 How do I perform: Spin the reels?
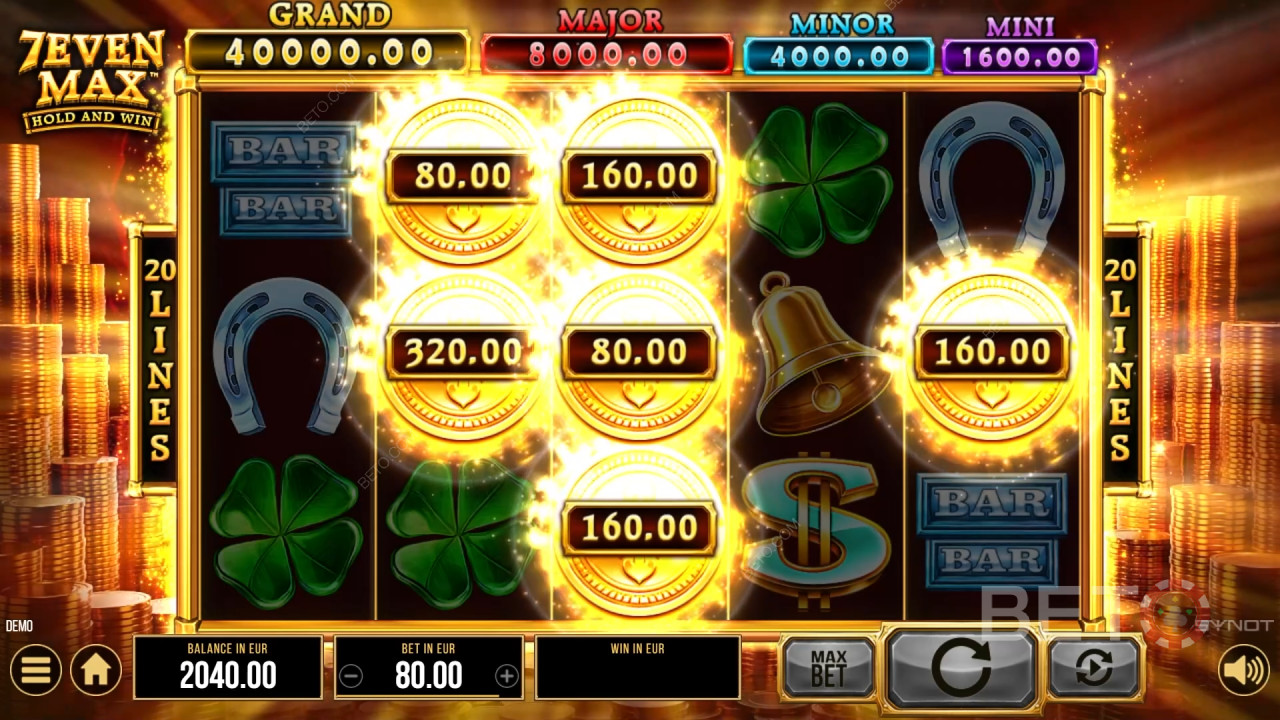point(961,668)
